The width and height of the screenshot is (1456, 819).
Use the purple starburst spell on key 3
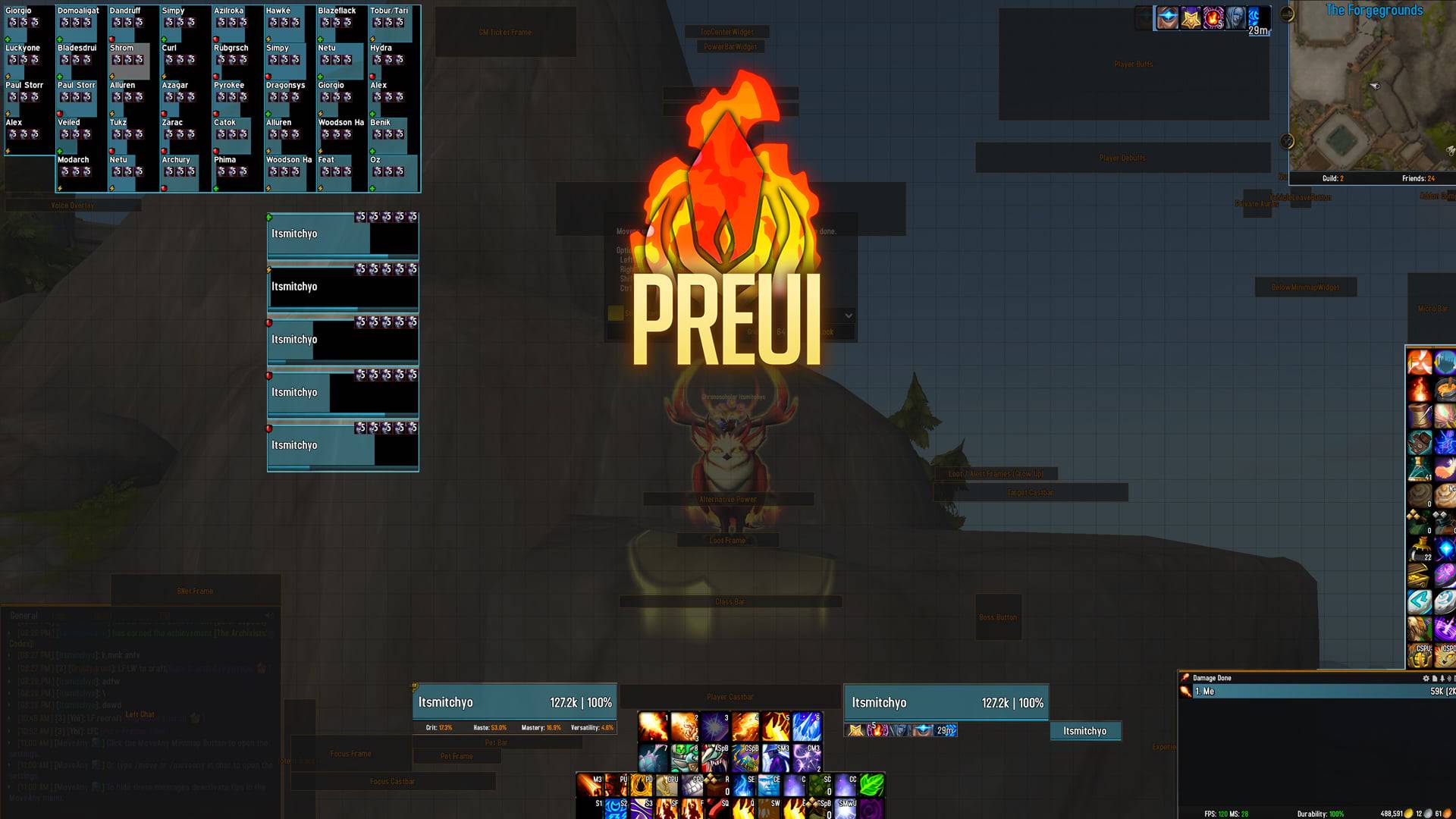(714, 726)
